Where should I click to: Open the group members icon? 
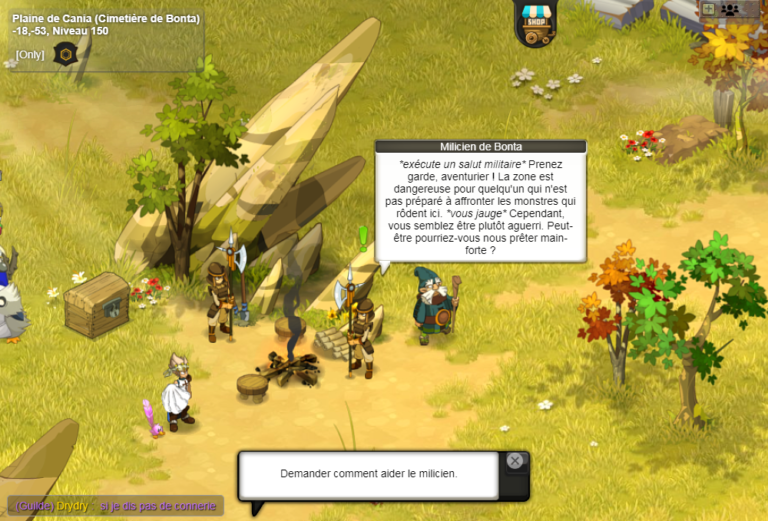730,9
